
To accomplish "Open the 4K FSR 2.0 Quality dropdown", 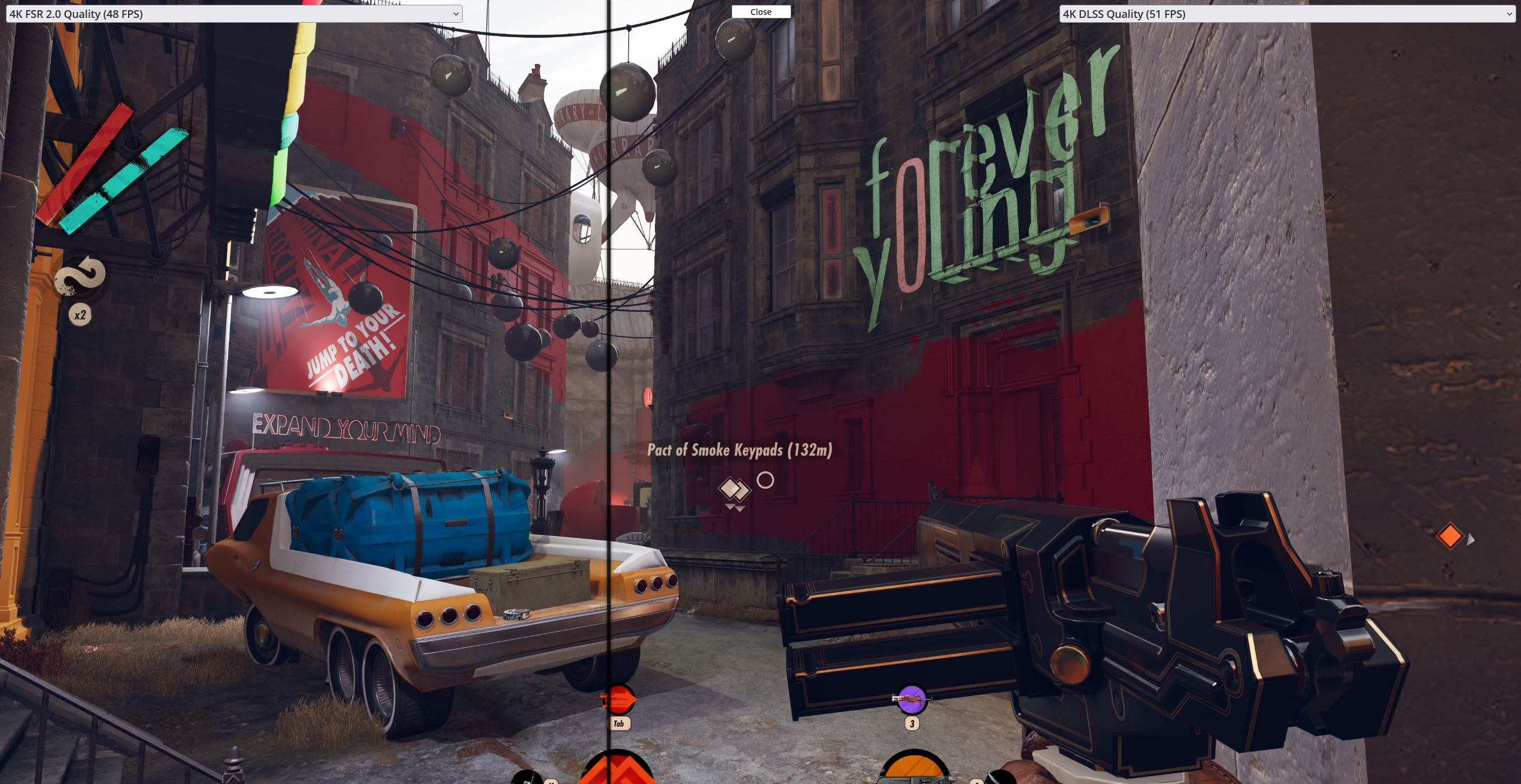I will point(233,14).
